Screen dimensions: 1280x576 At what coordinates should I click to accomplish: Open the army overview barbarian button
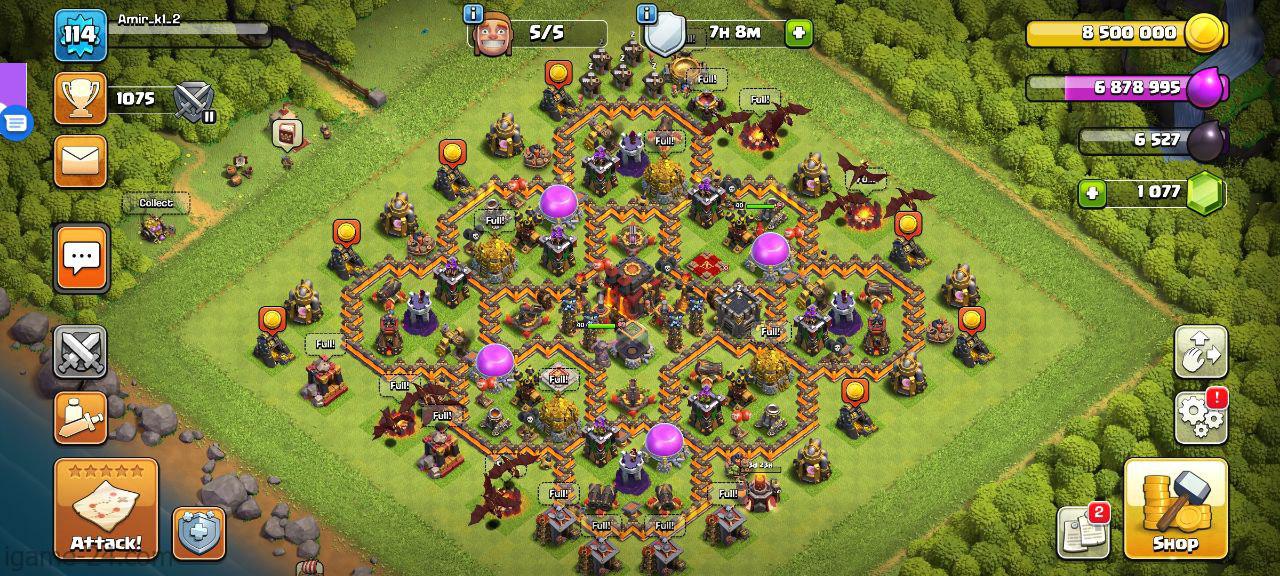(x=80, y=418)
